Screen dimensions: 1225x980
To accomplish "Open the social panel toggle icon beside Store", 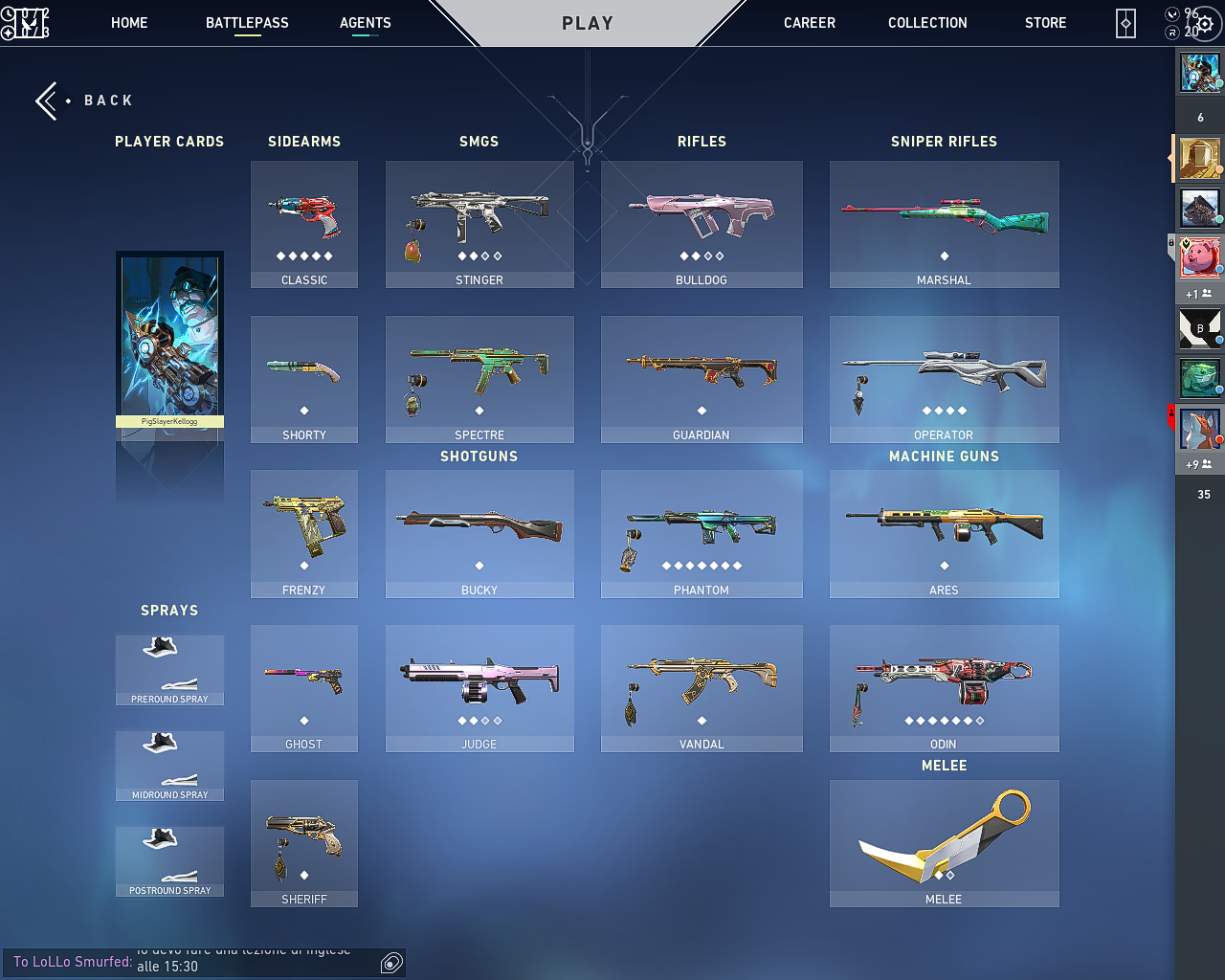I will coord(1125,22).
